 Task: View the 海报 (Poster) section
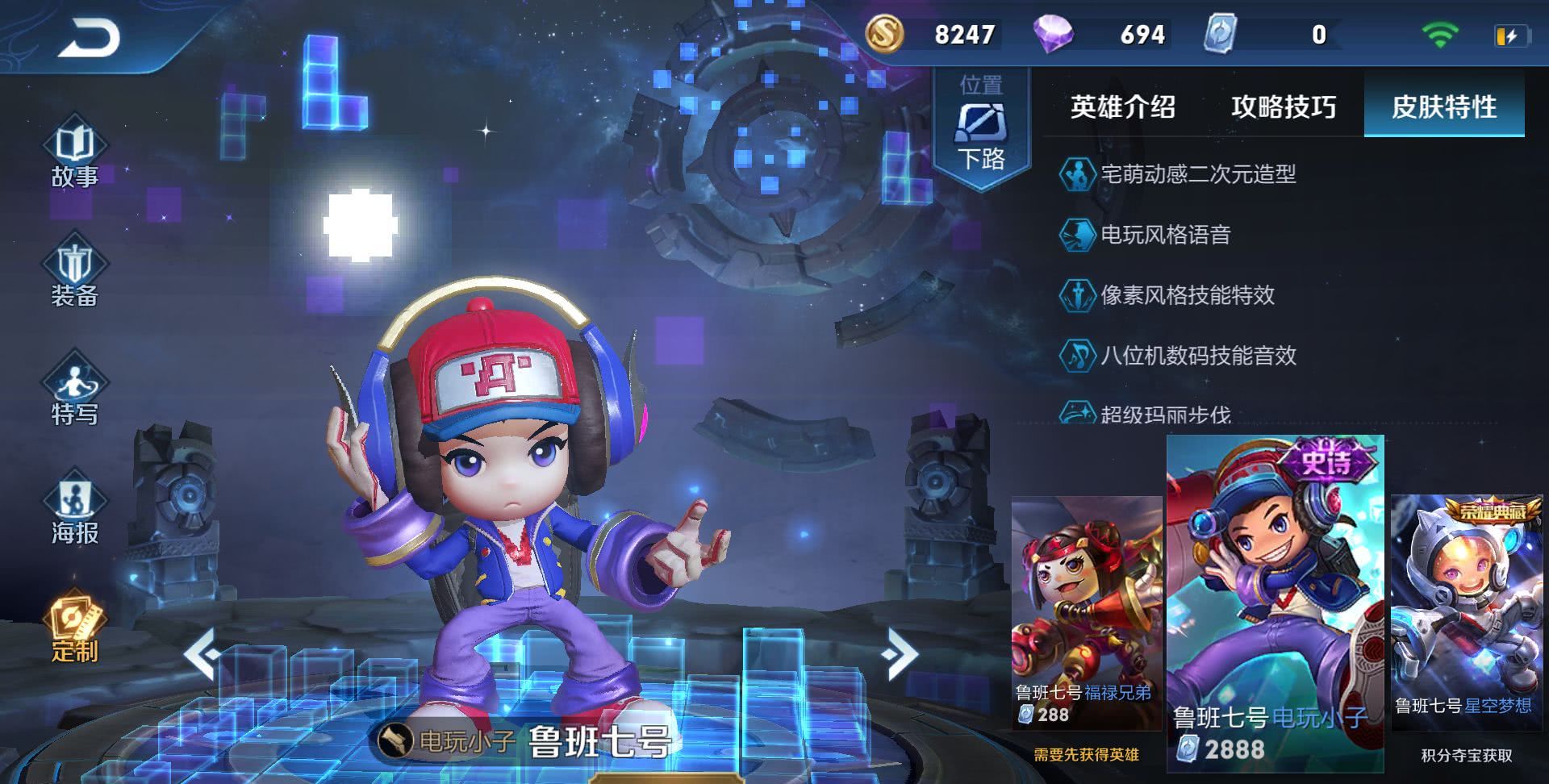pos(77,508)
